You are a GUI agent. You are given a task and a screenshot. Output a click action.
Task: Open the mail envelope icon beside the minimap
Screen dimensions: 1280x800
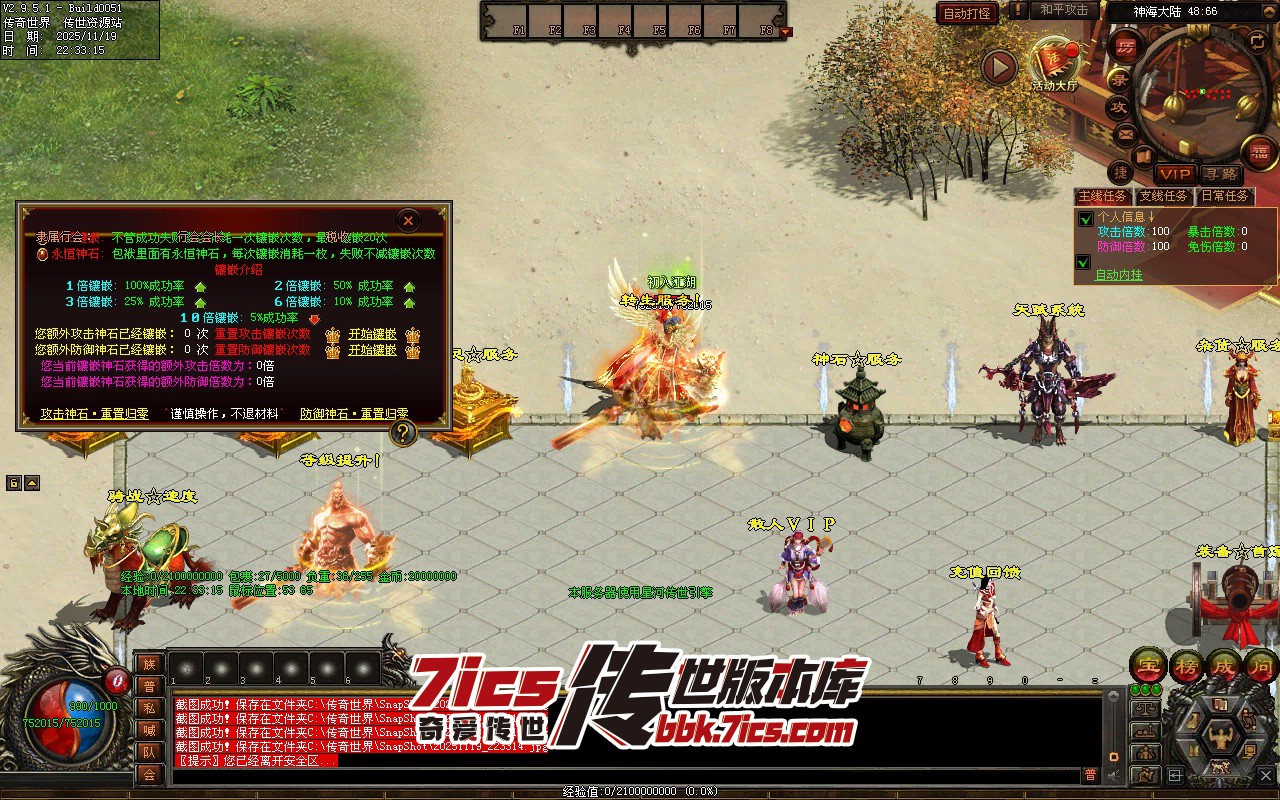tap(1125, 133)
